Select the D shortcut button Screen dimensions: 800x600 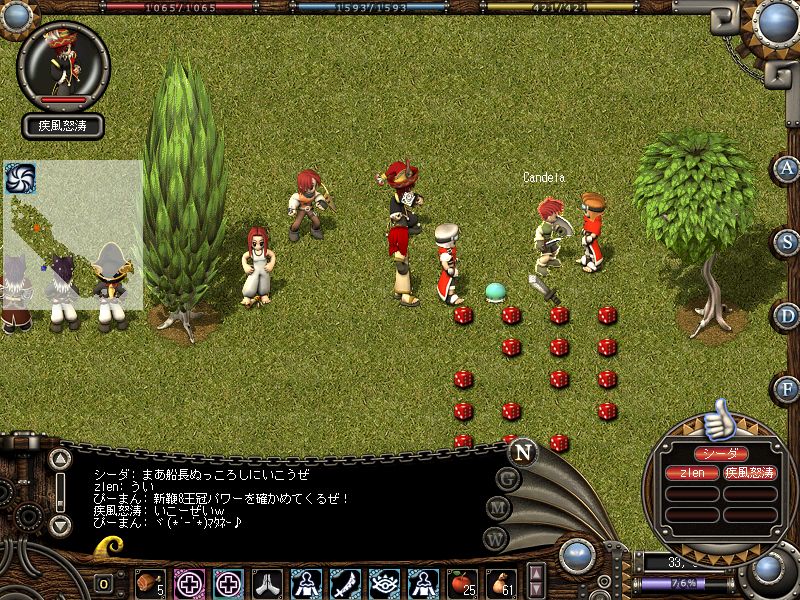[x=788, y=316]
